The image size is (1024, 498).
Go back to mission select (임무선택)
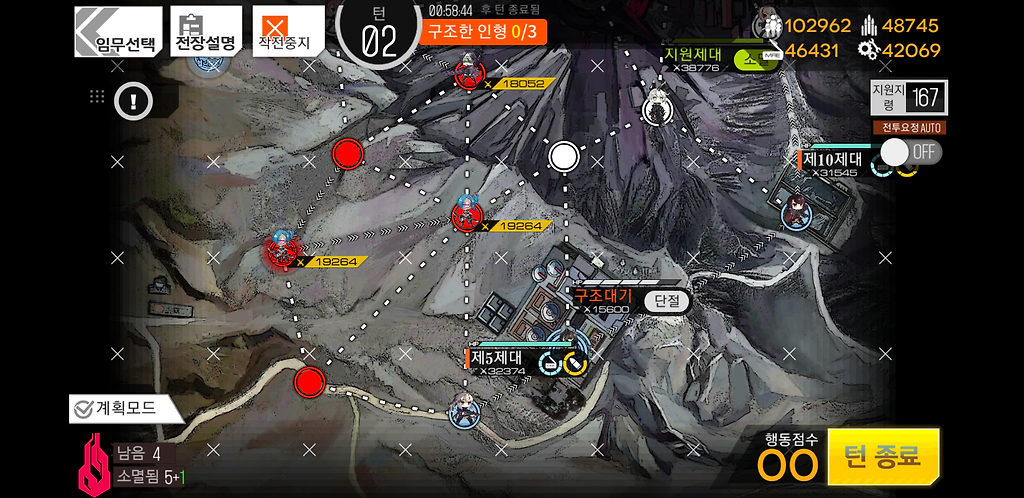click(118, 31)
